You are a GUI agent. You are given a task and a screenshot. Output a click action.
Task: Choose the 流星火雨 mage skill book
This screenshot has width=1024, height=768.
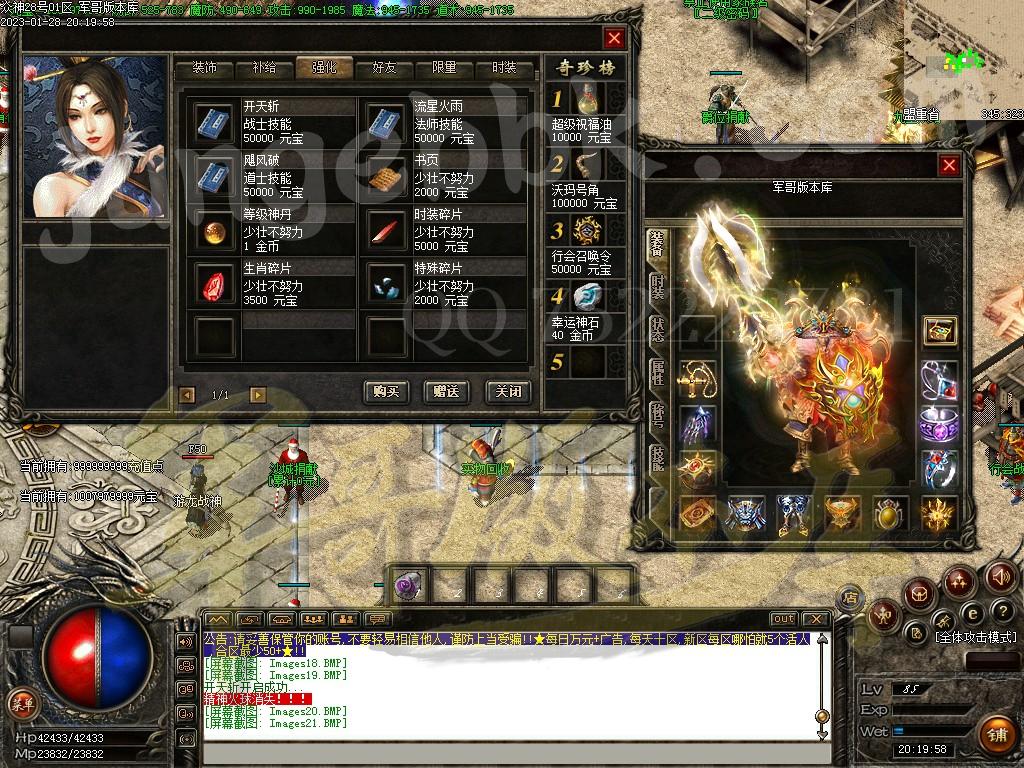click(385, 122)
